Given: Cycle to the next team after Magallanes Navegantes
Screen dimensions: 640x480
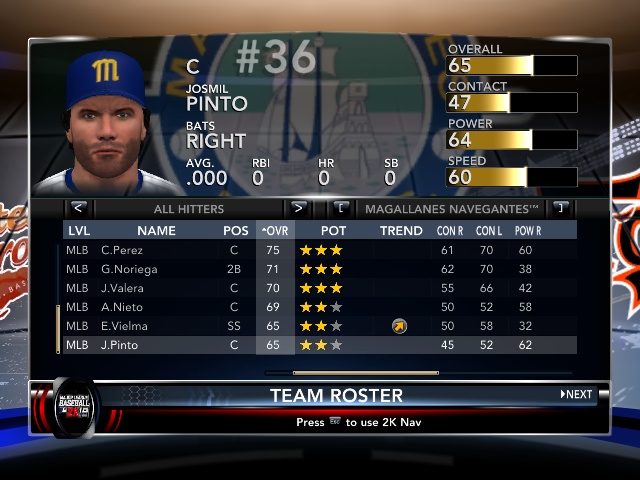Looking at the screenshot, I should 560,209.
